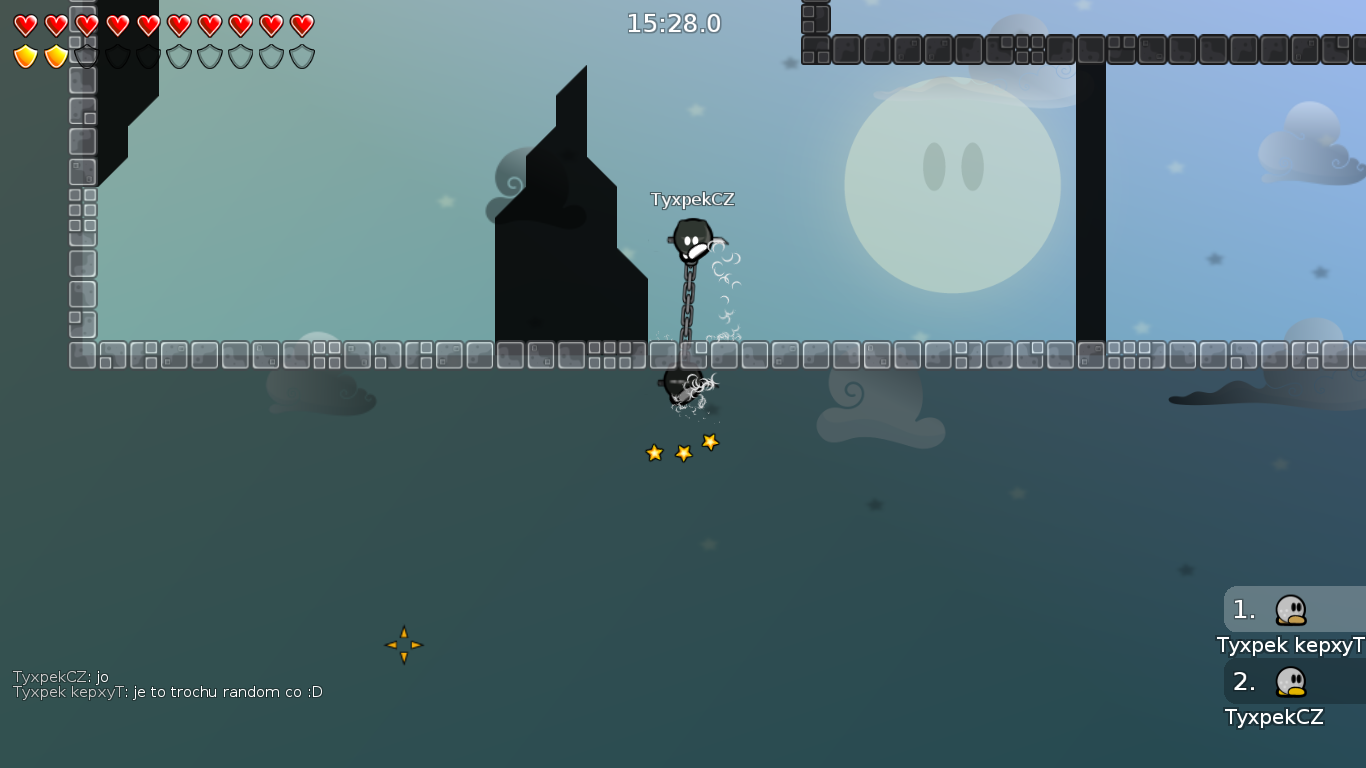Click the first red heart in the health bar

(24, 22)
